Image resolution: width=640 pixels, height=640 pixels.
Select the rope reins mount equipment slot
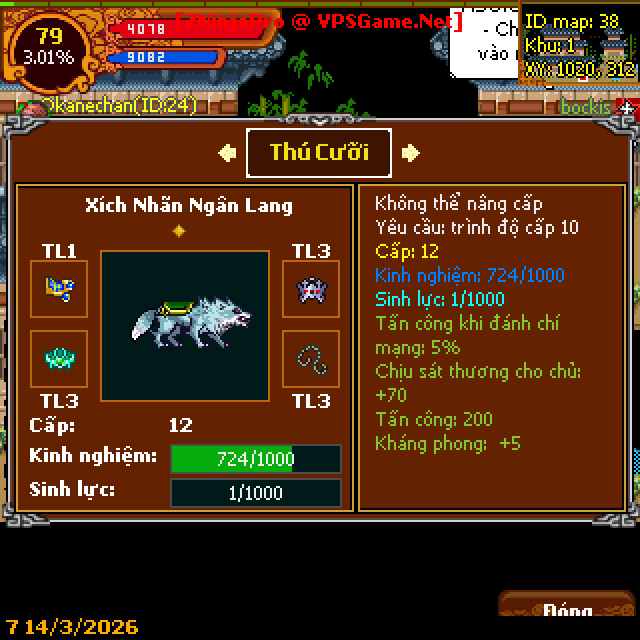[x=311, y=359]
